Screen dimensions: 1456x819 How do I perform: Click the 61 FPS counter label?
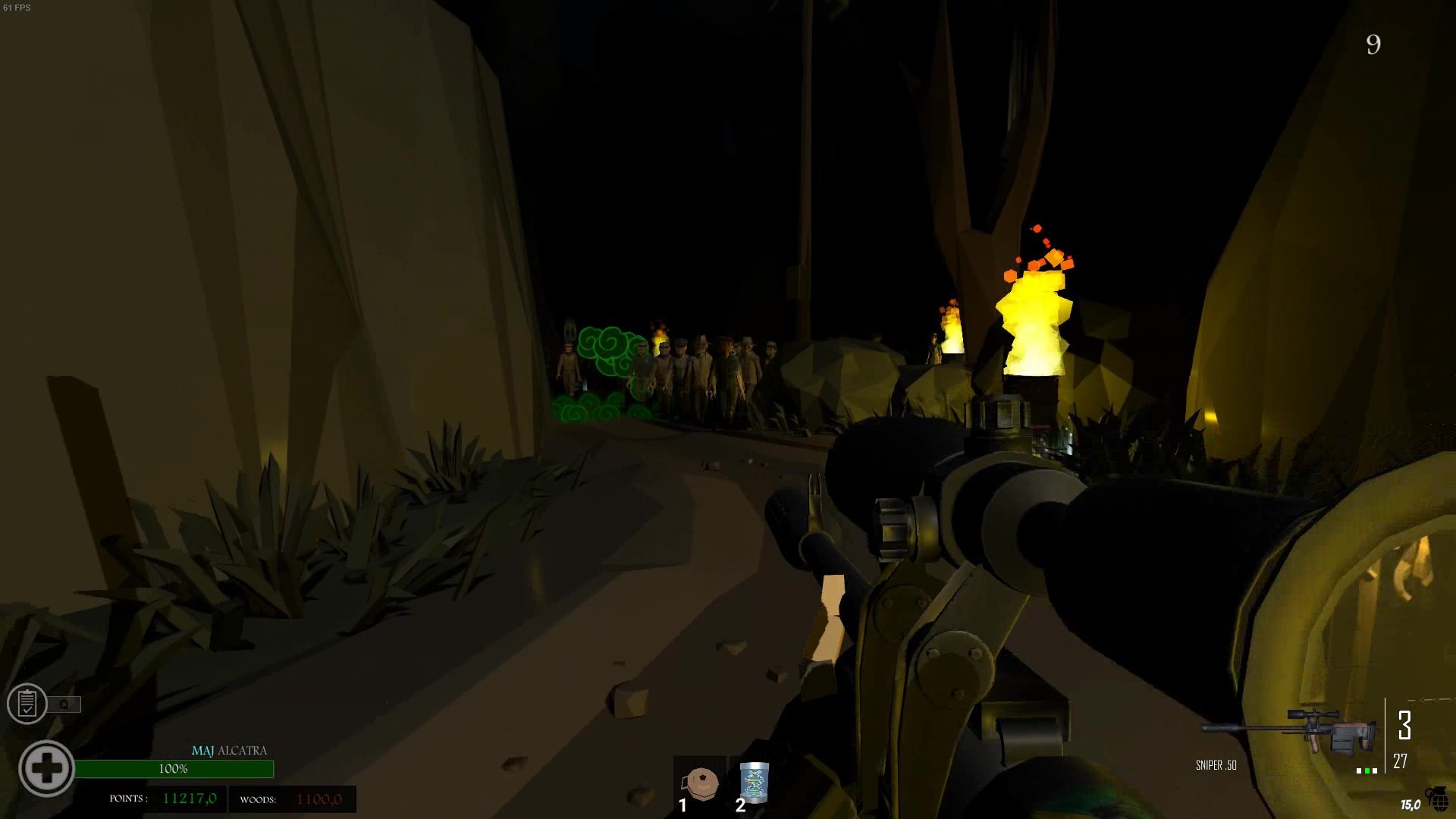[17, 6]
